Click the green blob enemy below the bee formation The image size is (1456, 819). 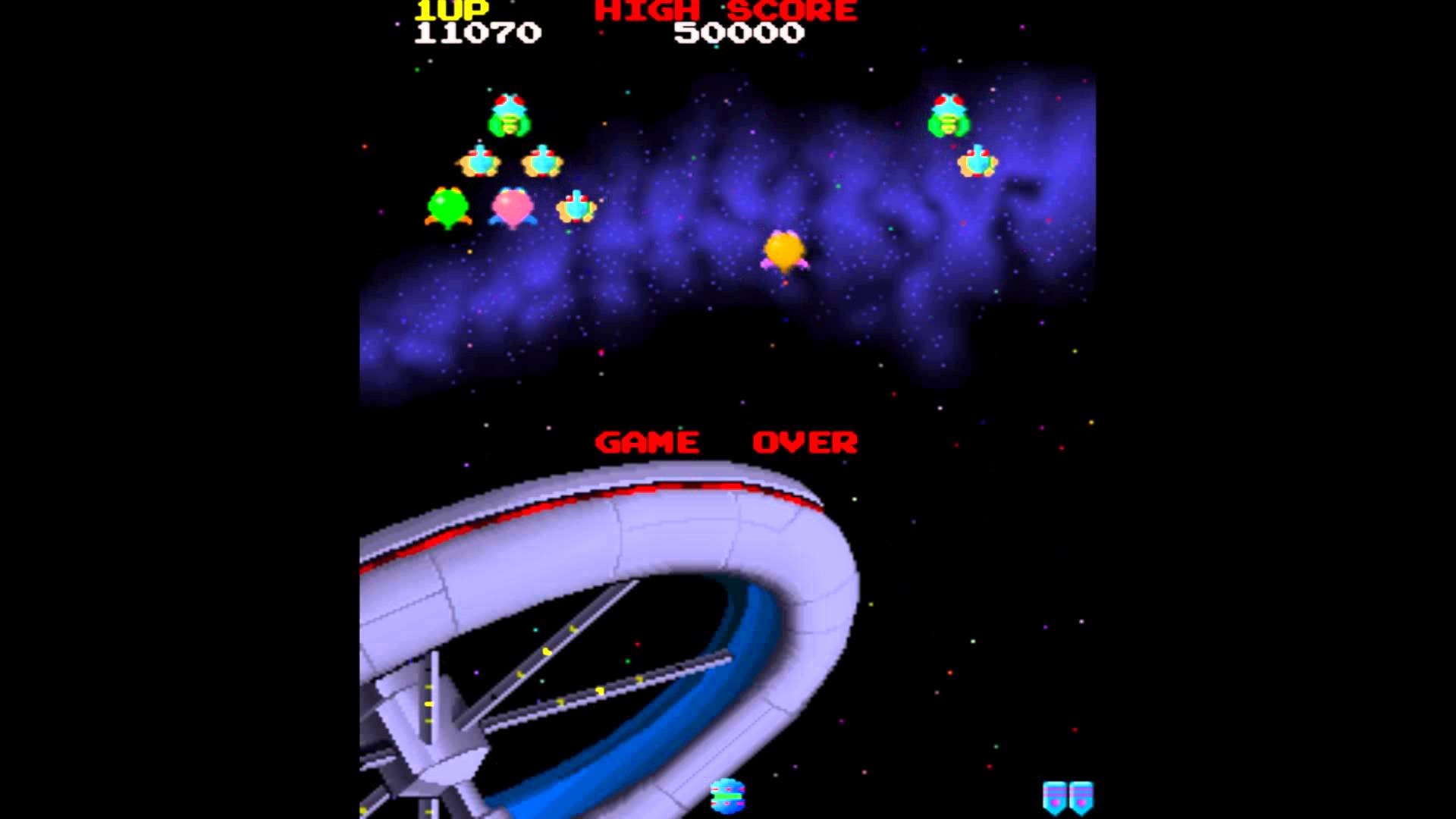[x=449, y=209]
